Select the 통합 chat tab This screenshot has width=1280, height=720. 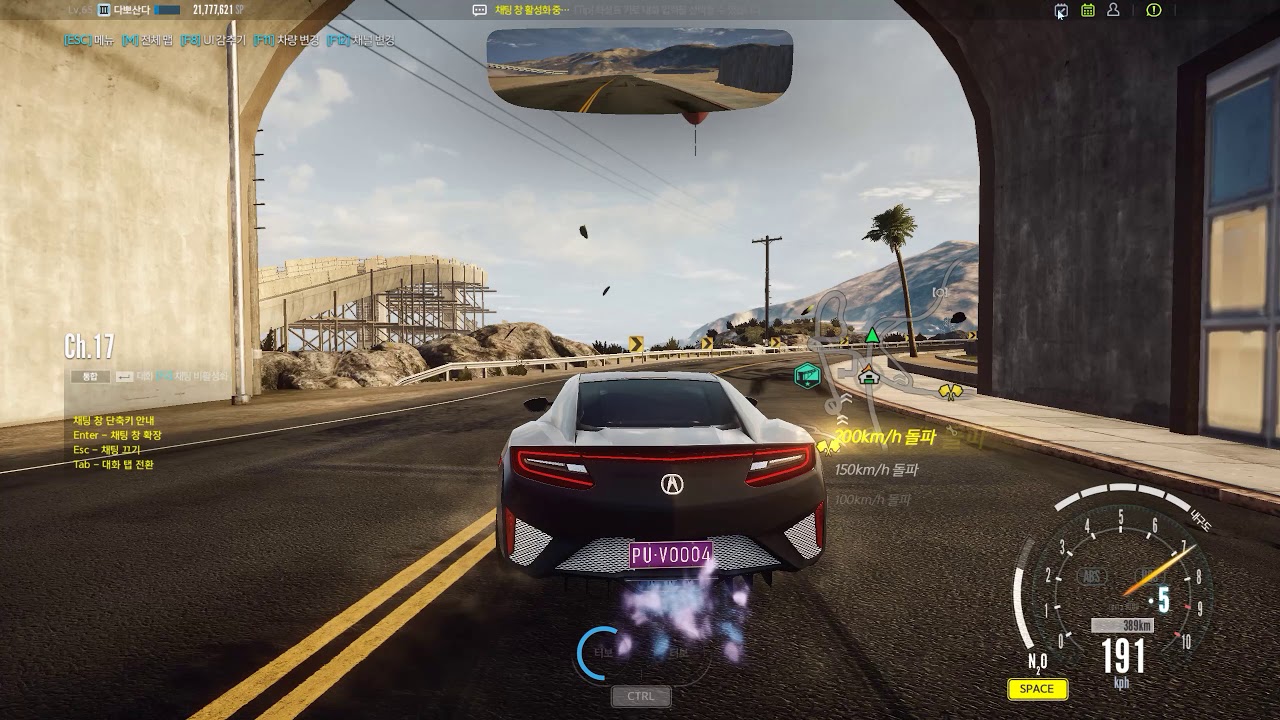point(90,376)
